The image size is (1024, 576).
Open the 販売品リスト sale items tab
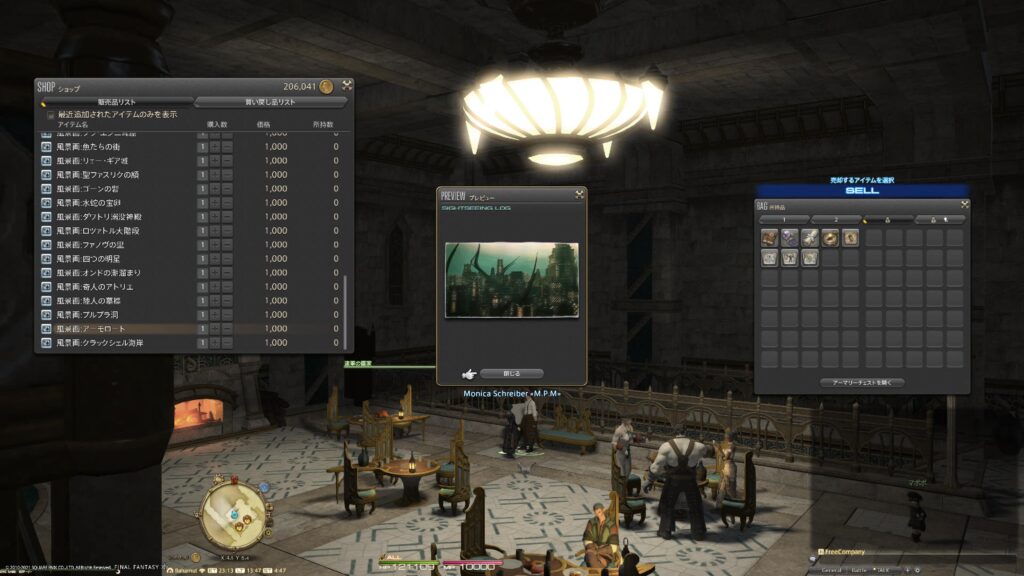coord(117,102)
